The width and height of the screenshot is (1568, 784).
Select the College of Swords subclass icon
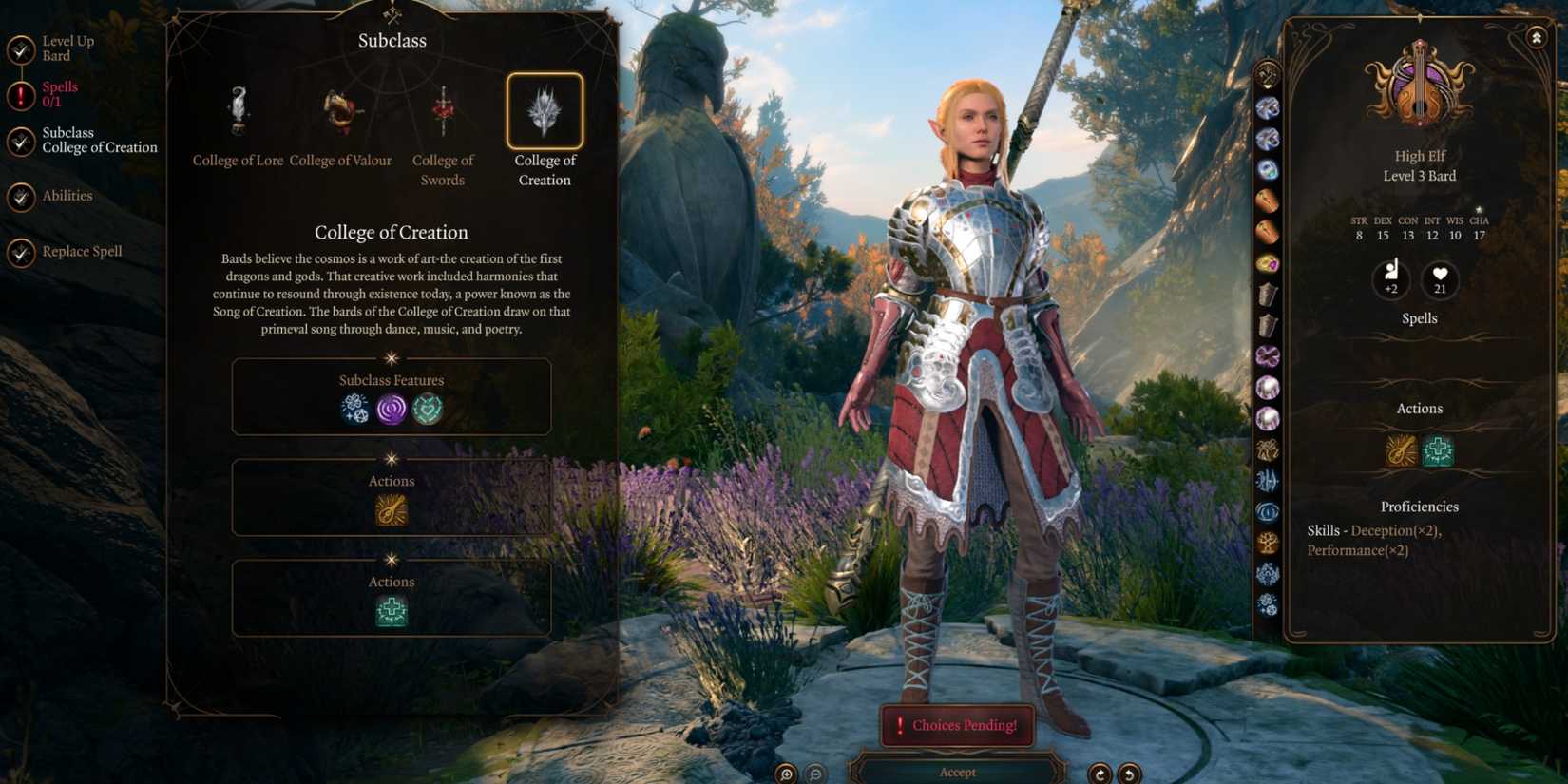coord(443,109)
